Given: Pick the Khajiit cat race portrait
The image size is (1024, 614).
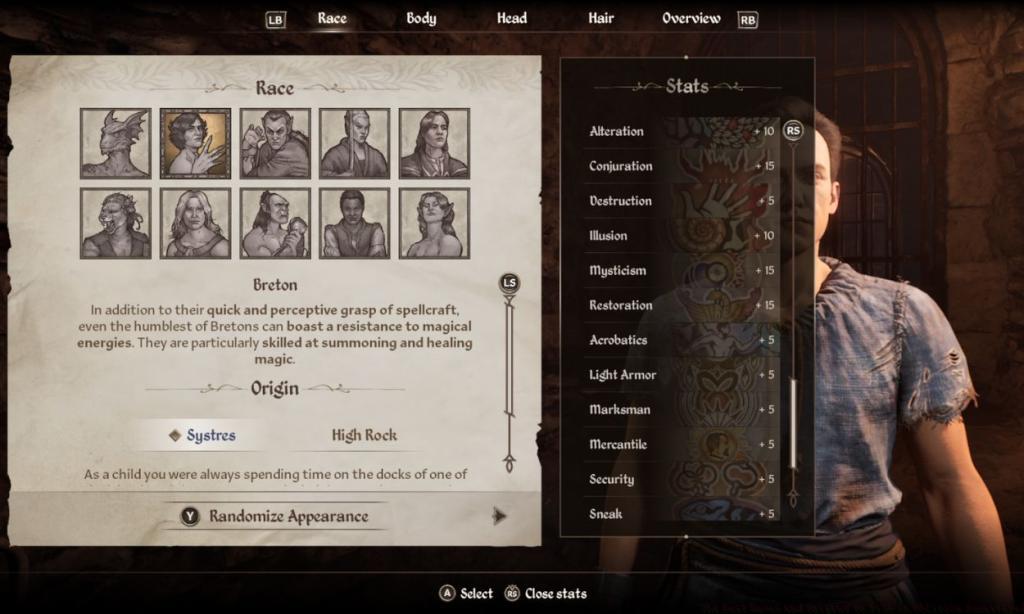Looking at the screenshot, I should pos(116,223).
